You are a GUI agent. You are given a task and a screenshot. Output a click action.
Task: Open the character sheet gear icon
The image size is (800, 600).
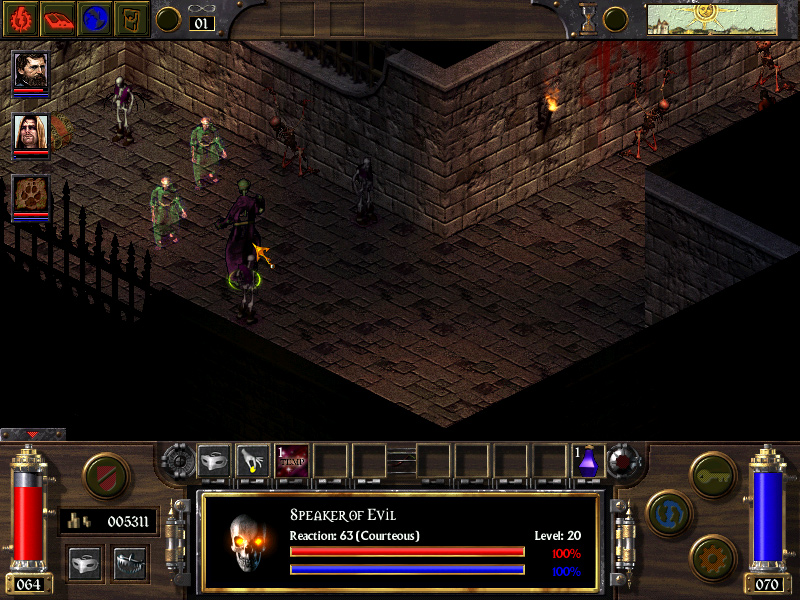[x=20, y=18]
